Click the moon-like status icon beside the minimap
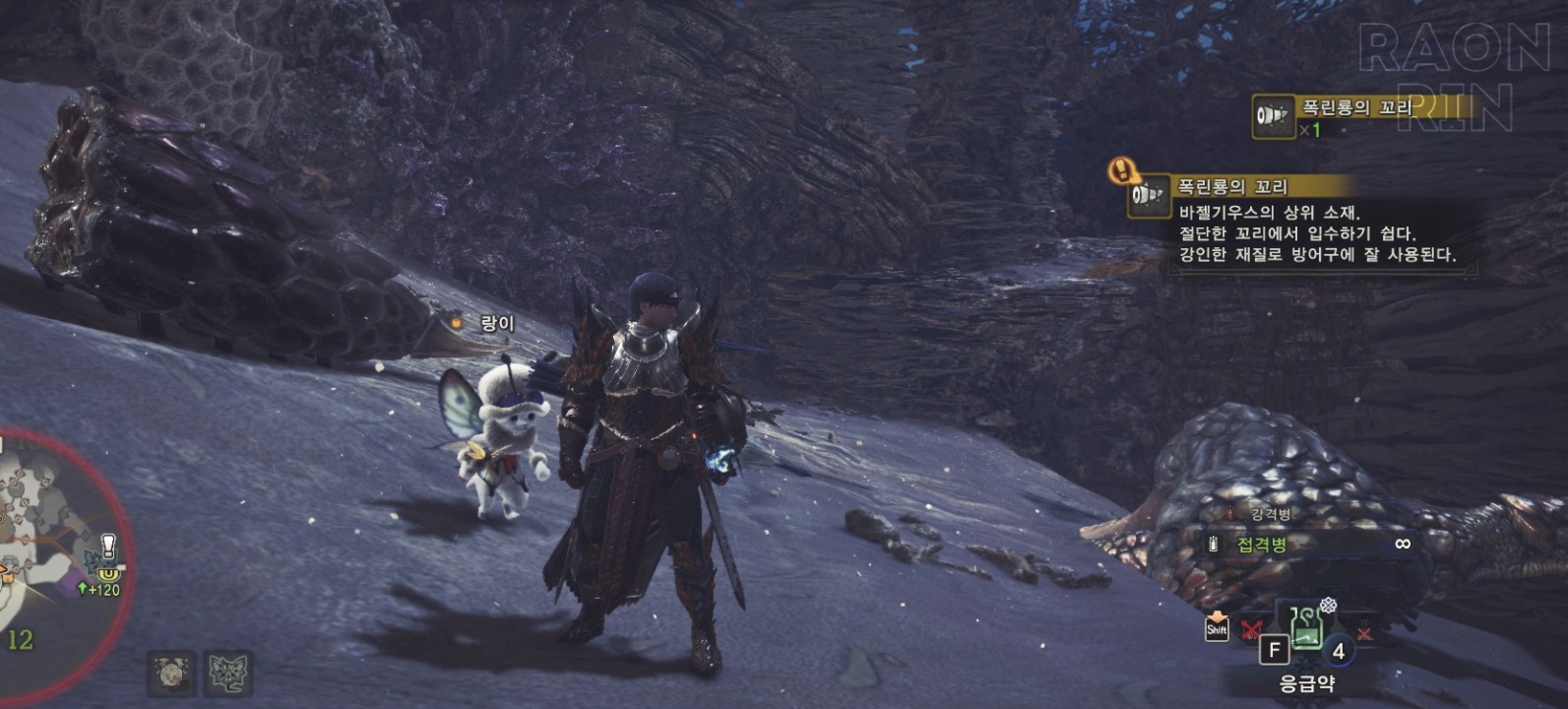Image resolution: width=1568 pixels, height=709 pixels. 171,674
